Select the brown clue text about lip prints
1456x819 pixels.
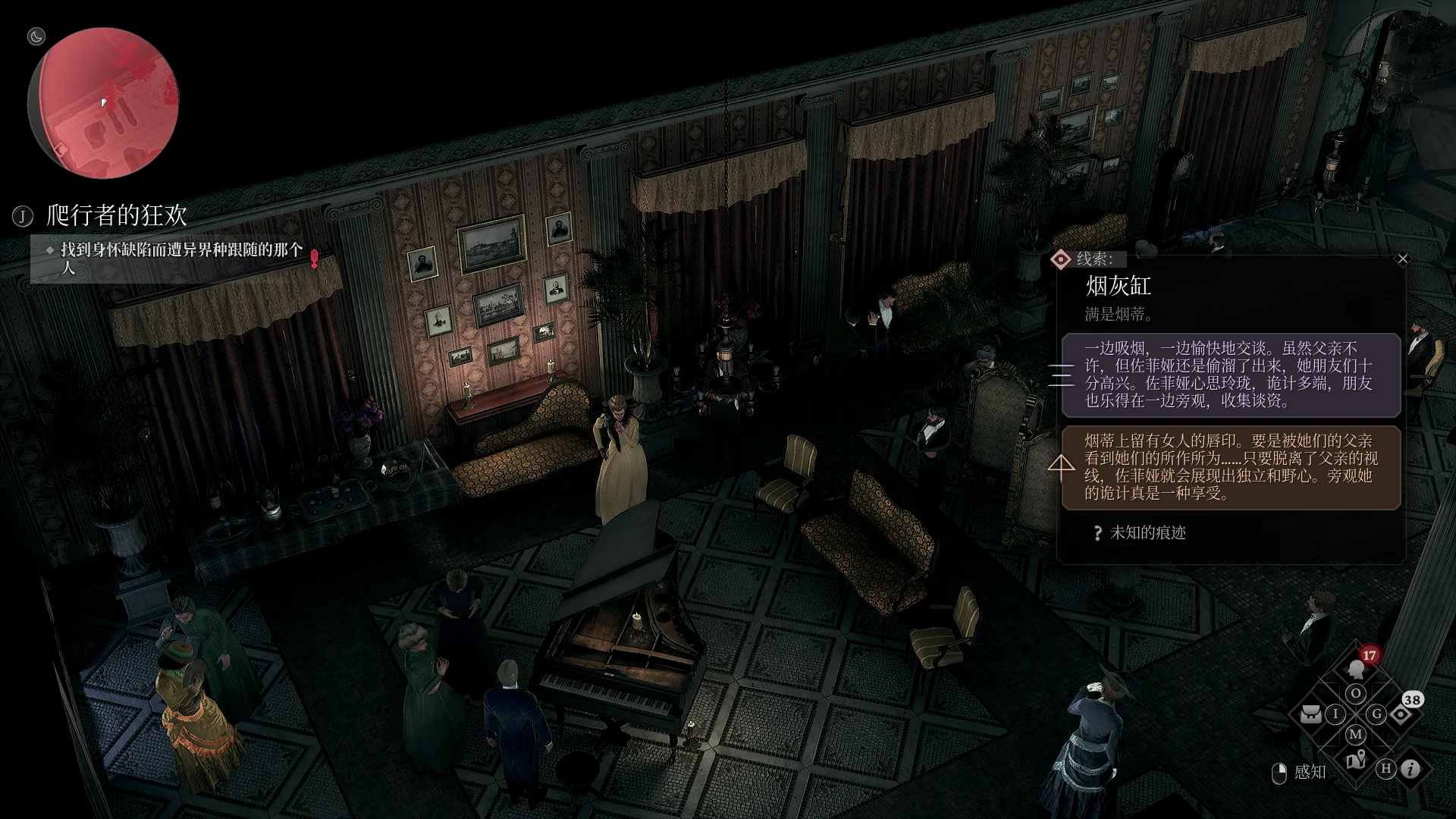click(1230, 467)
